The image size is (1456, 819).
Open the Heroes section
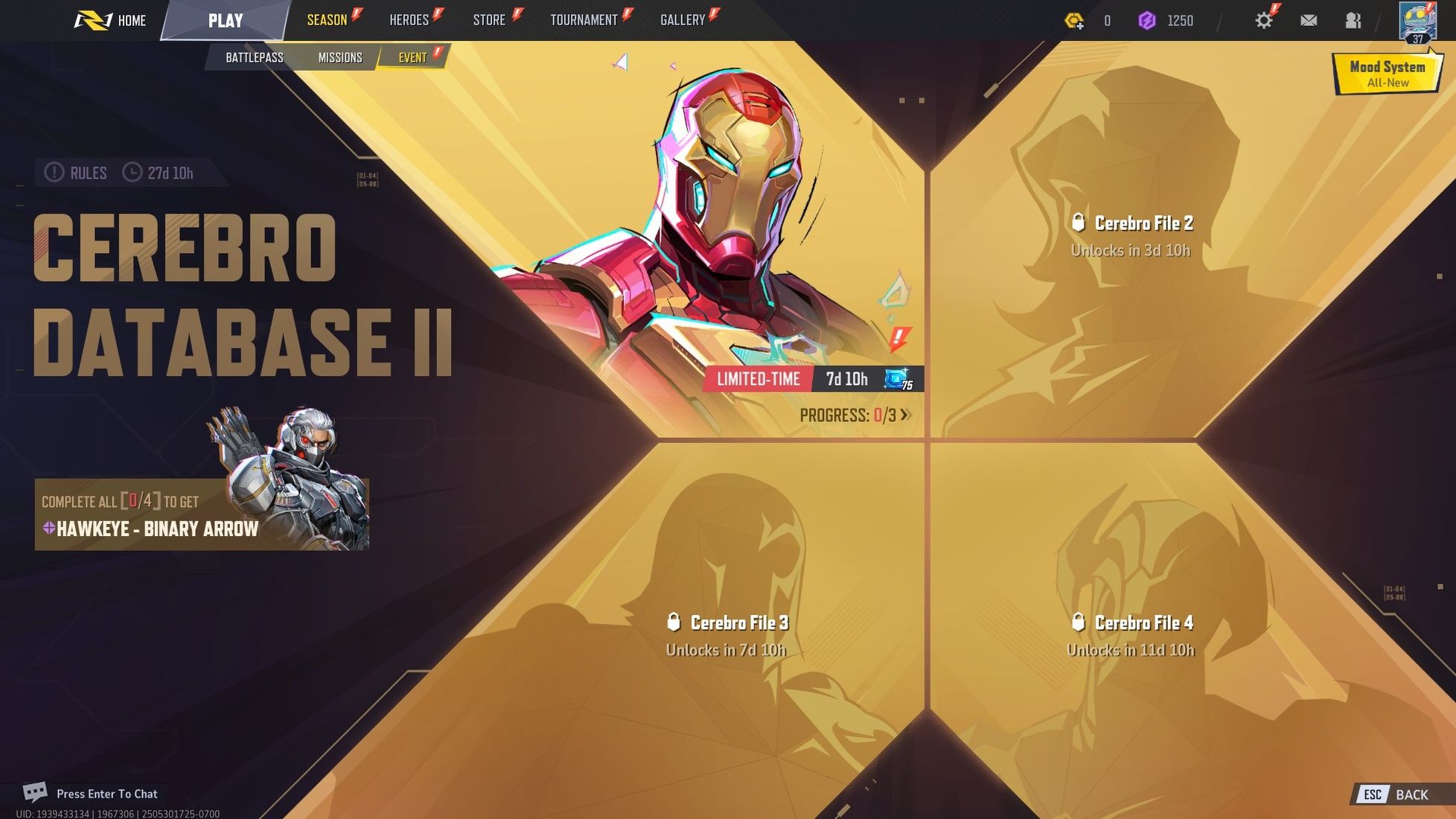[x=410, y=19]
